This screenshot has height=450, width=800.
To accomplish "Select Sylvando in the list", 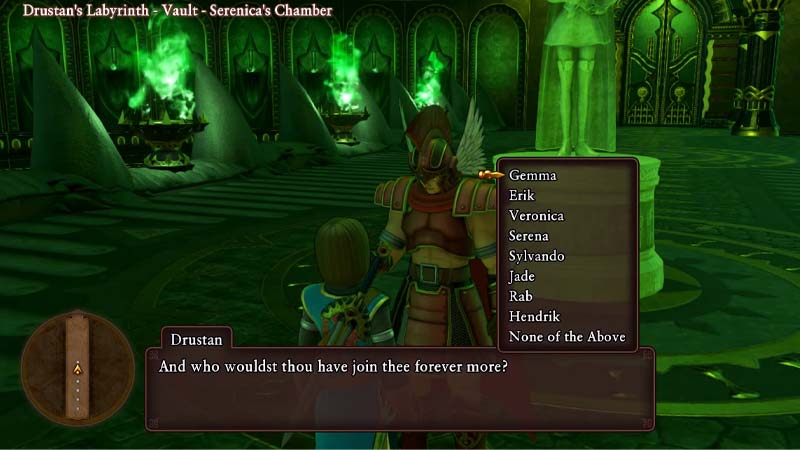I will click(537, 256).
